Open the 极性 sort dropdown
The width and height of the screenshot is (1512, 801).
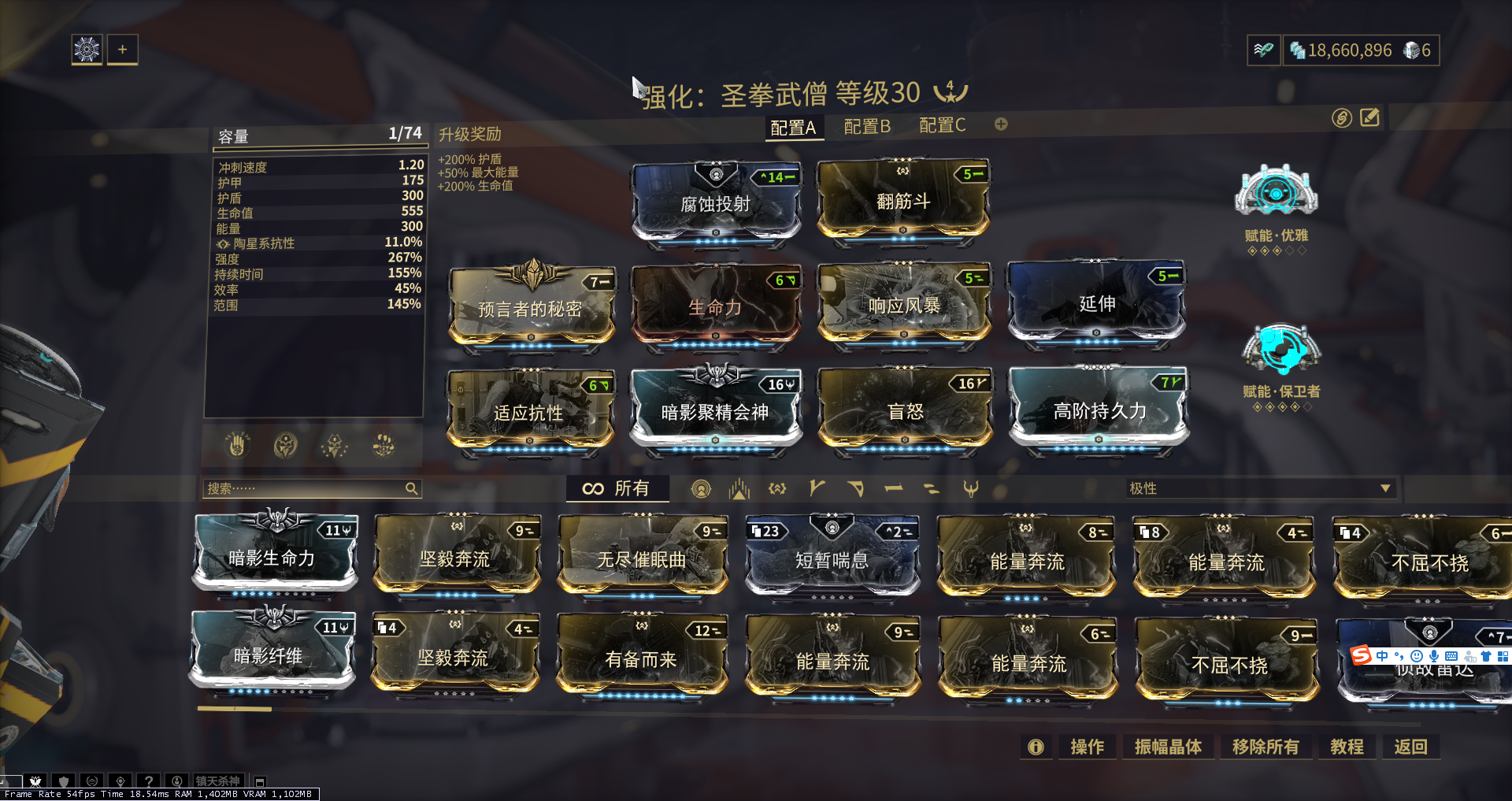[1259, 489]
